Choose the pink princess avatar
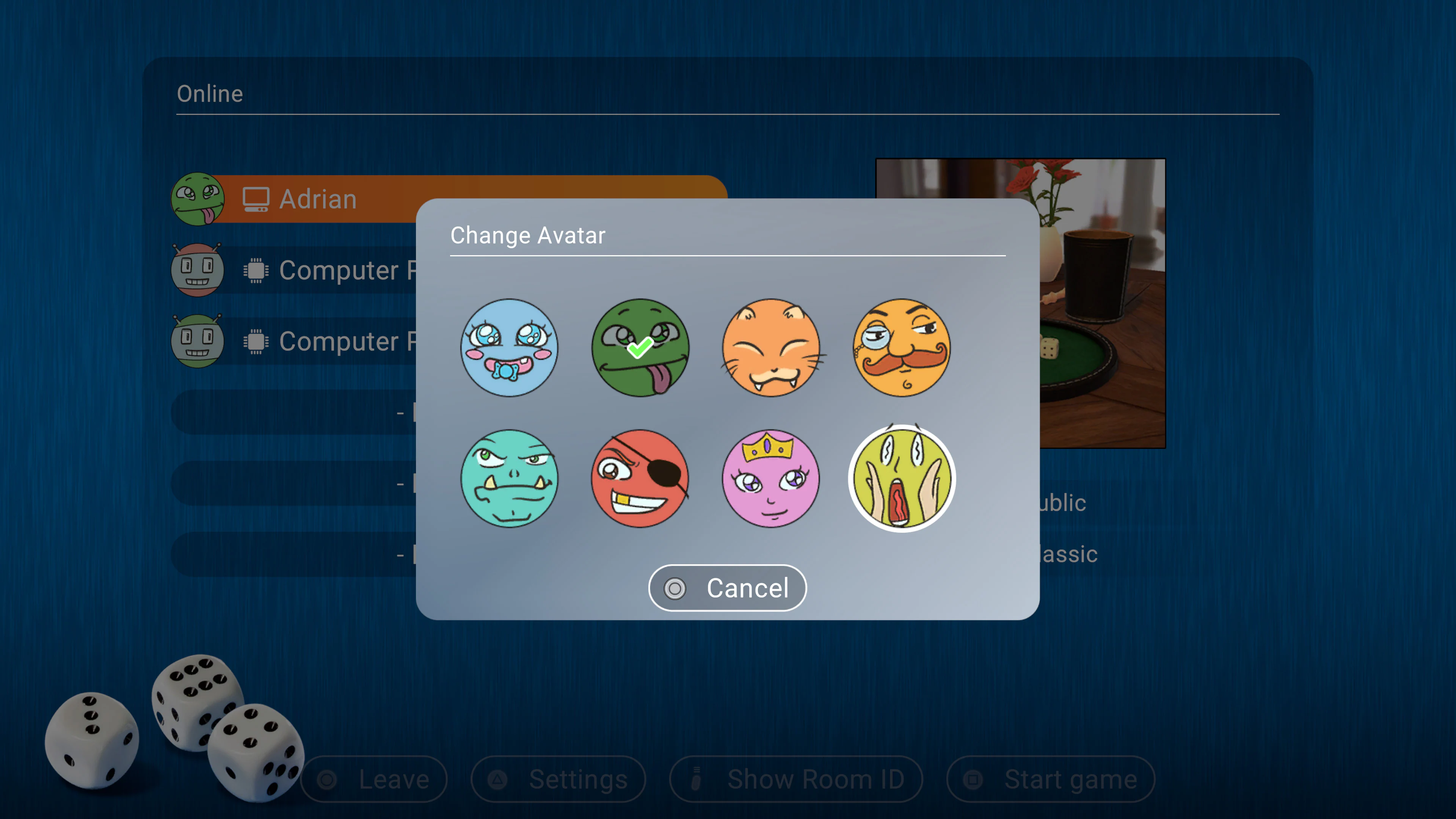This screenshot has height=819, width=1456. point(771,479)
